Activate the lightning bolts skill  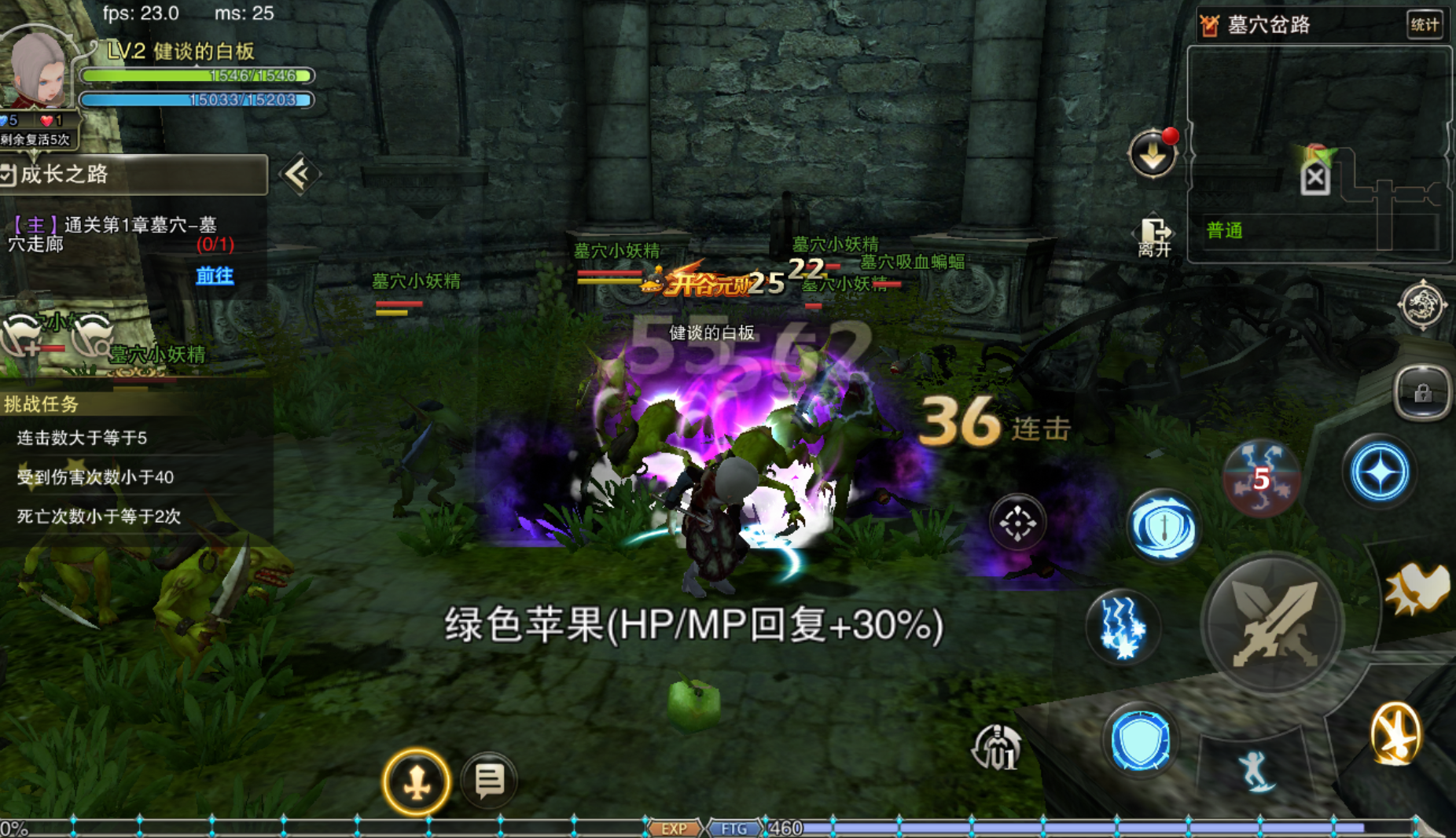coord(1122,627)
